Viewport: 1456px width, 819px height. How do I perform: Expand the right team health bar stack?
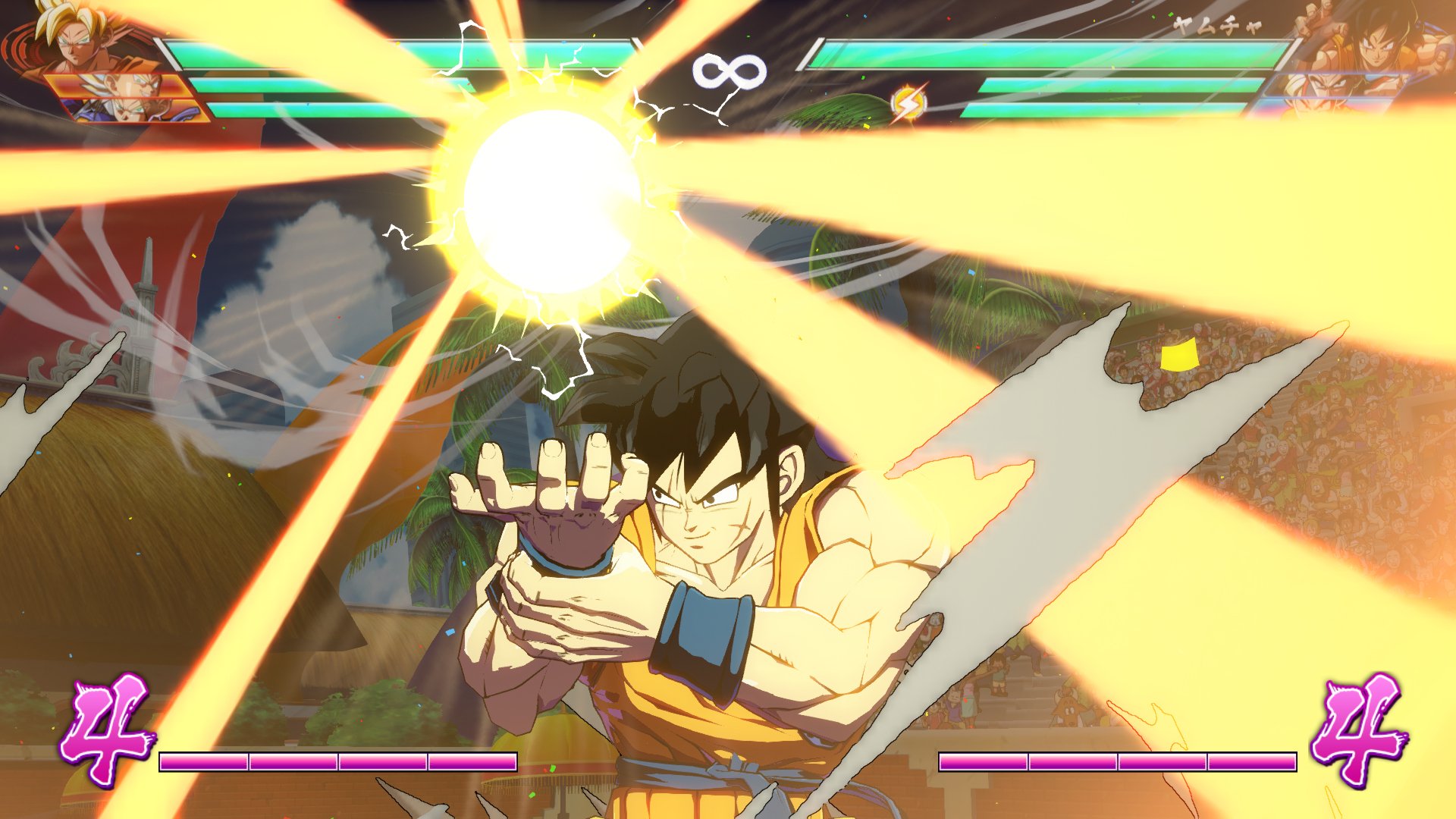tap(1062, 76)
